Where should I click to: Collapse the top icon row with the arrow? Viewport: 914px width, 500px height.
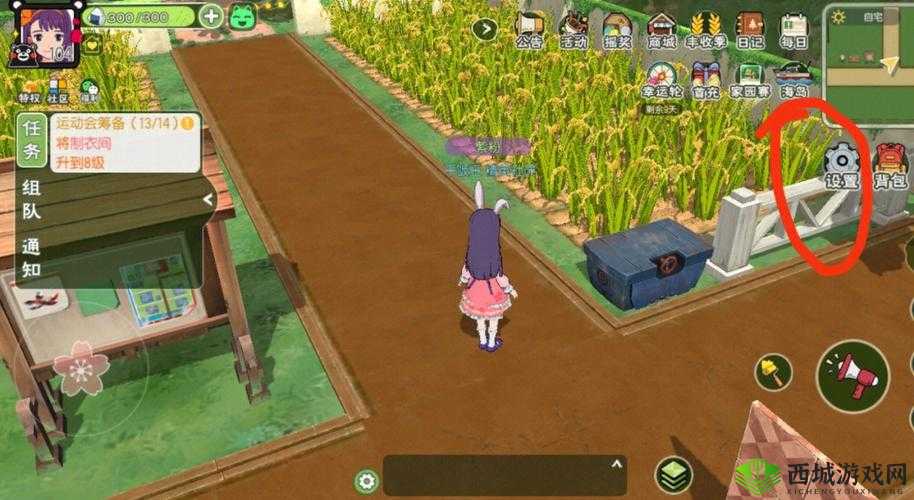point(485,28)
